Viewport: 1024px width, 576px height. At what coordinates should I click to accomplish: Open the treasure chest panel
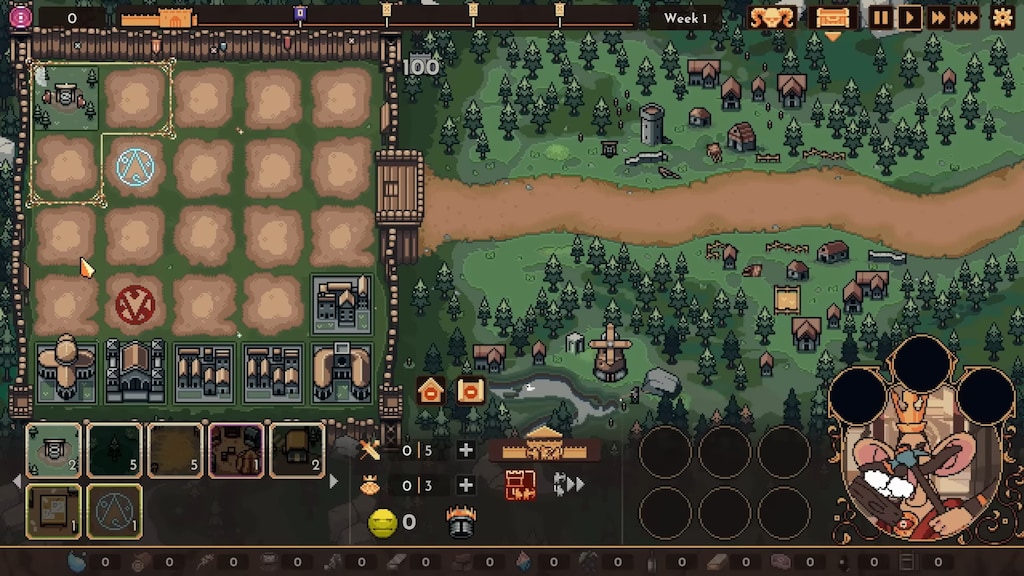pyautogui.click(x=832, y=17)
